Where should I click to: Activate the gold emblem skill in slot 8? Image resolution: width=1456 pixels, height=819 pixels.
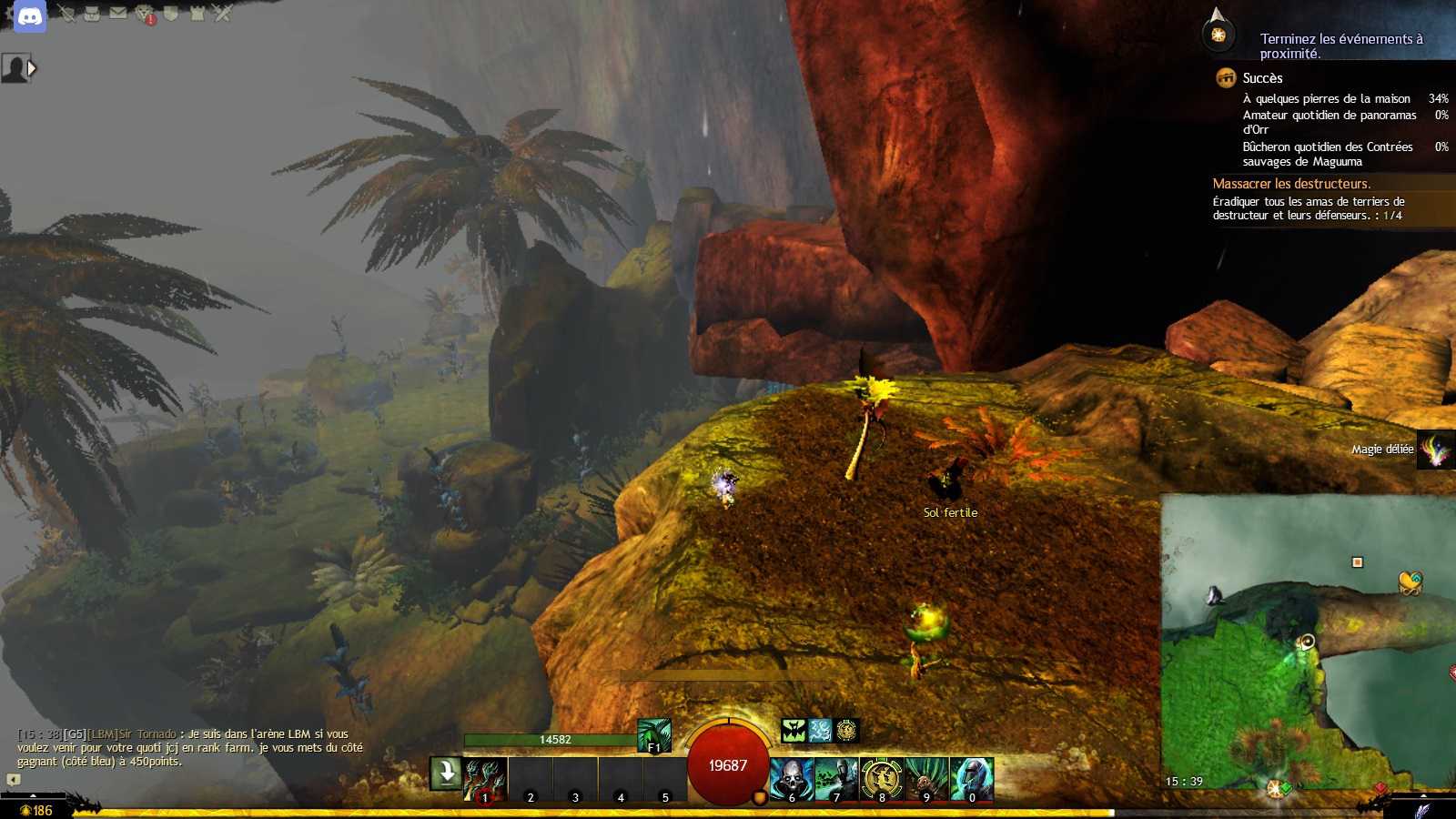881,779
